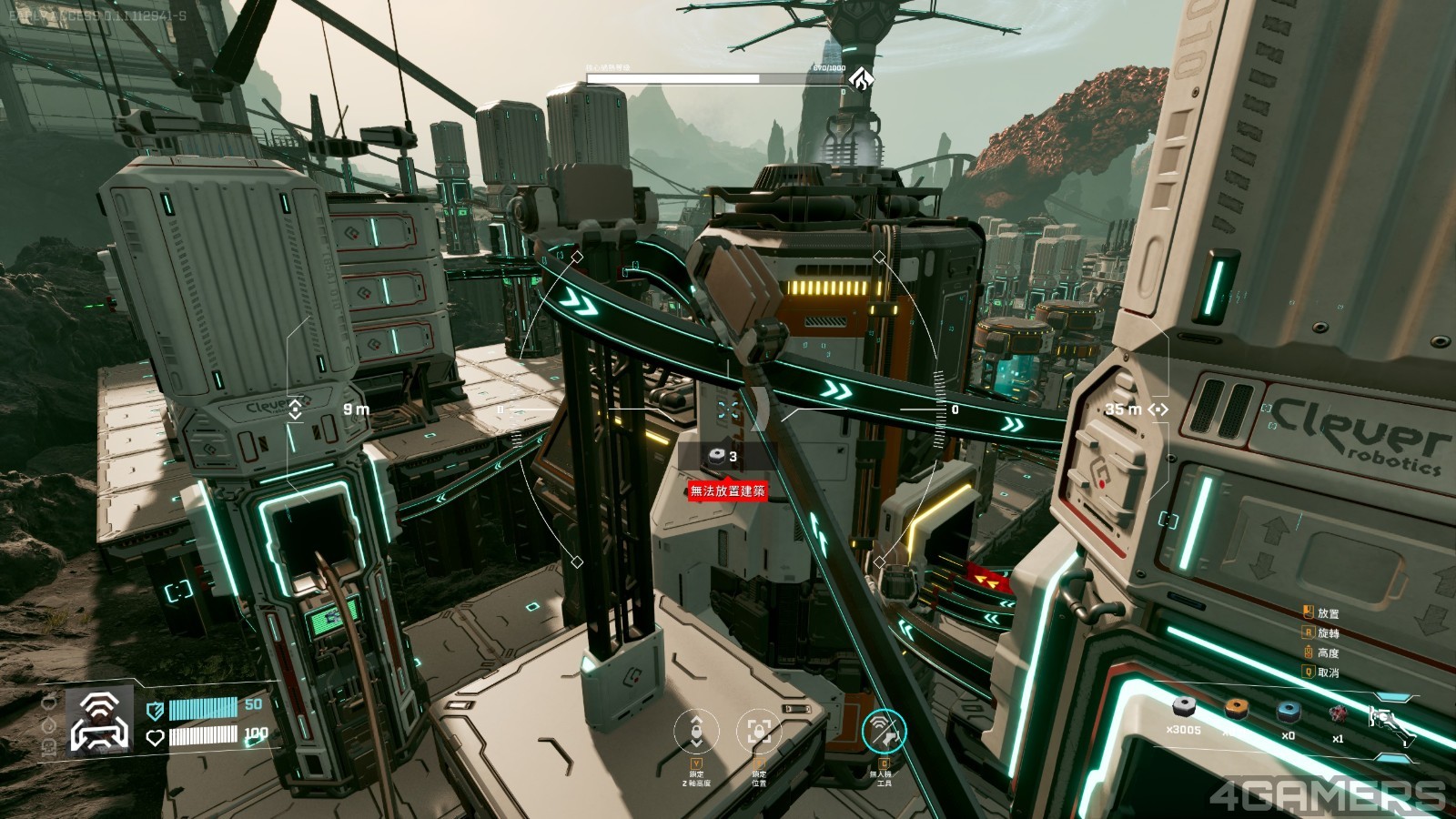Select the red ore chunk slot
This screenshot has width=1456, height=819.
(x=1338, y=713)
